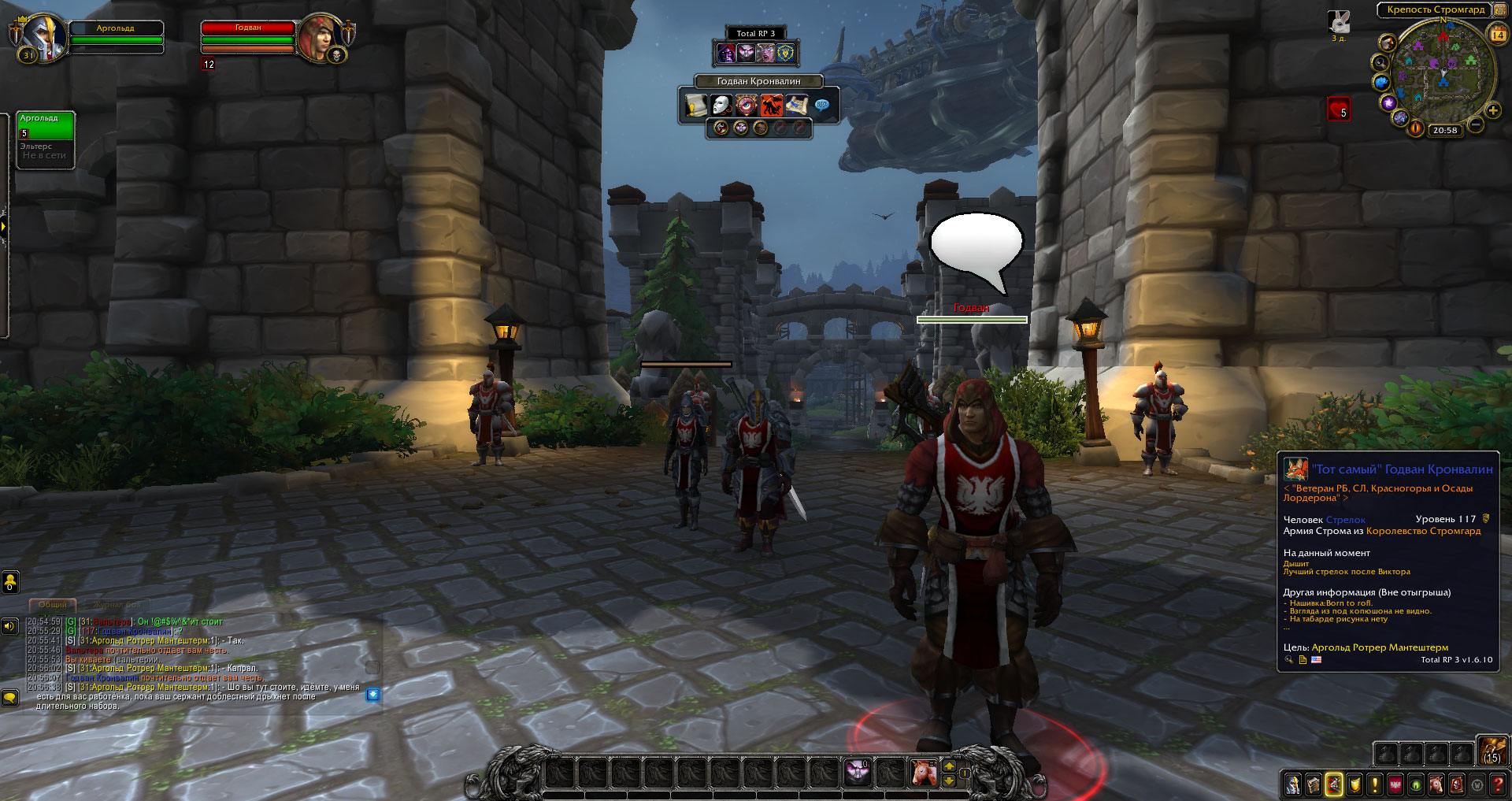Open the backpack showing fifteen free slots
This screenshot has height=801, width=1512.
[1492, 751]
